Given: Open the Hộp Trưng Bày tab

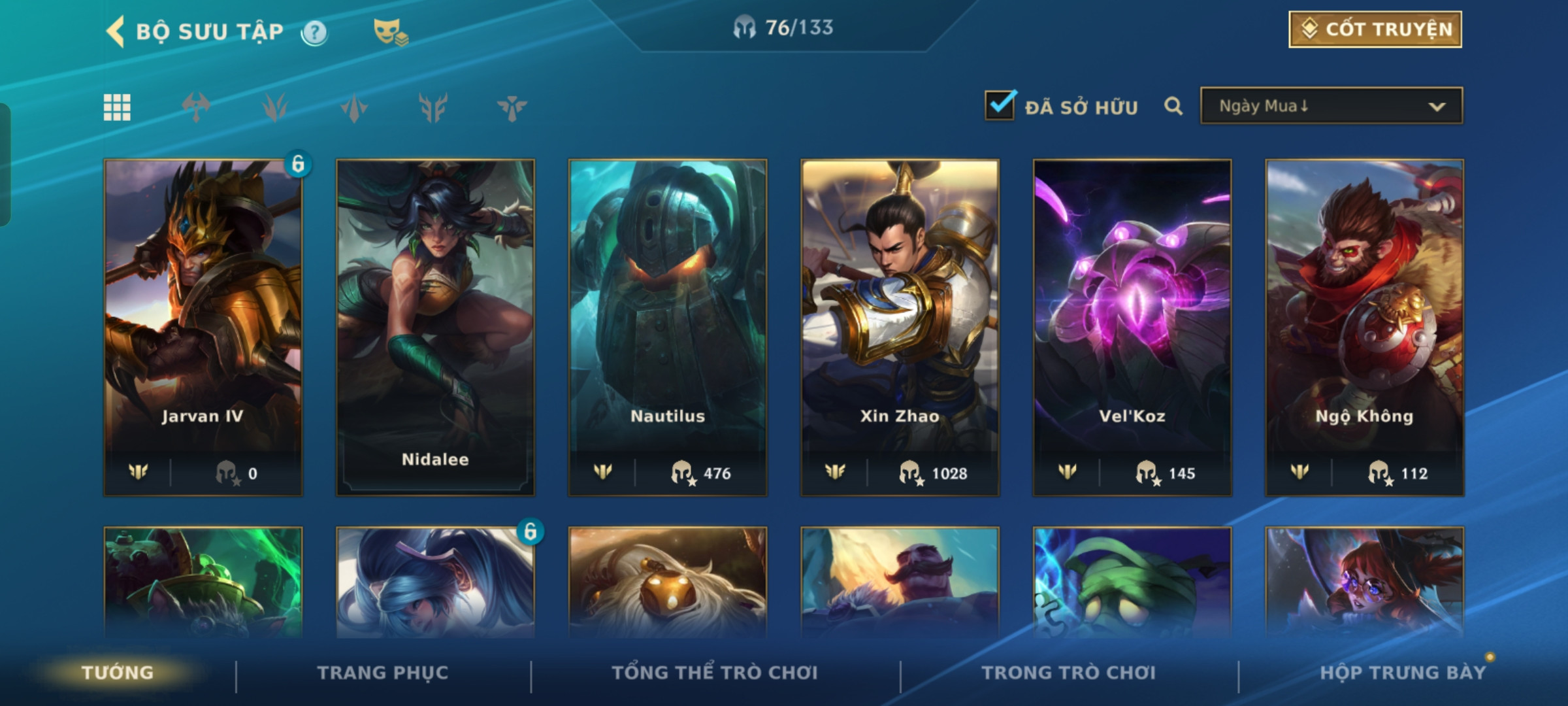Looking at the screenshot, I should click(1402, 673).
